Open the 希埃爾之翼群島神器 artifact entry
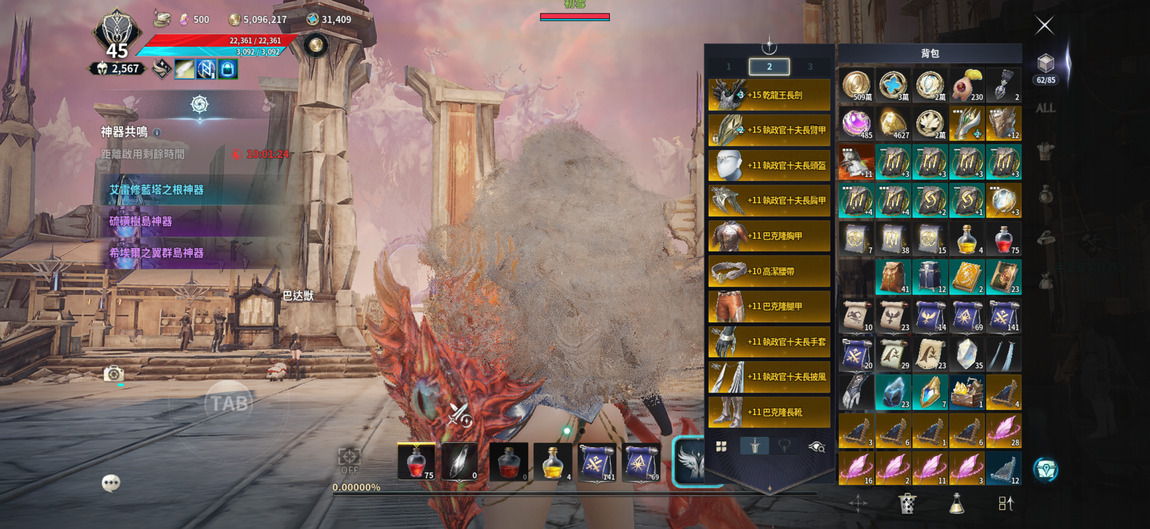This screenshot has width=1150, height=529. click(x=157, y=253)
